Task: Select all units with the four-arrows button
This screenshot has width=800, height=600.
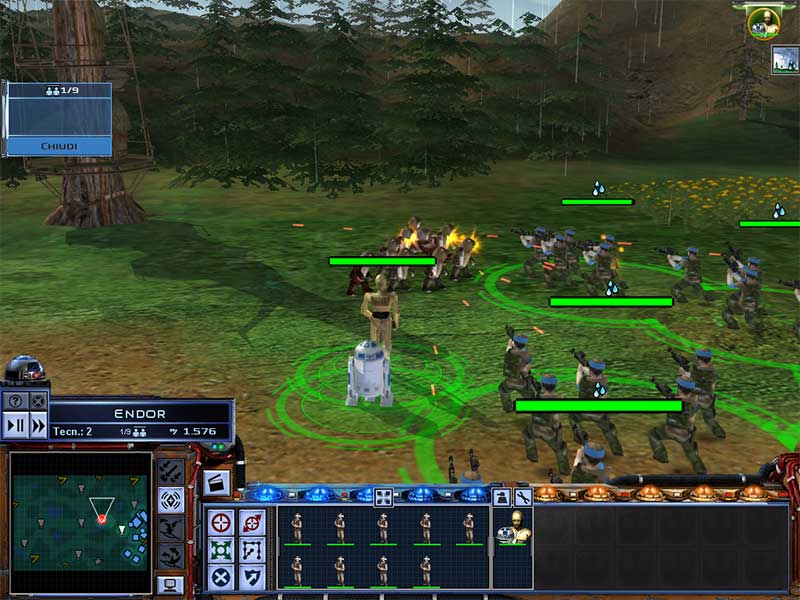Action: coord(383,496)
